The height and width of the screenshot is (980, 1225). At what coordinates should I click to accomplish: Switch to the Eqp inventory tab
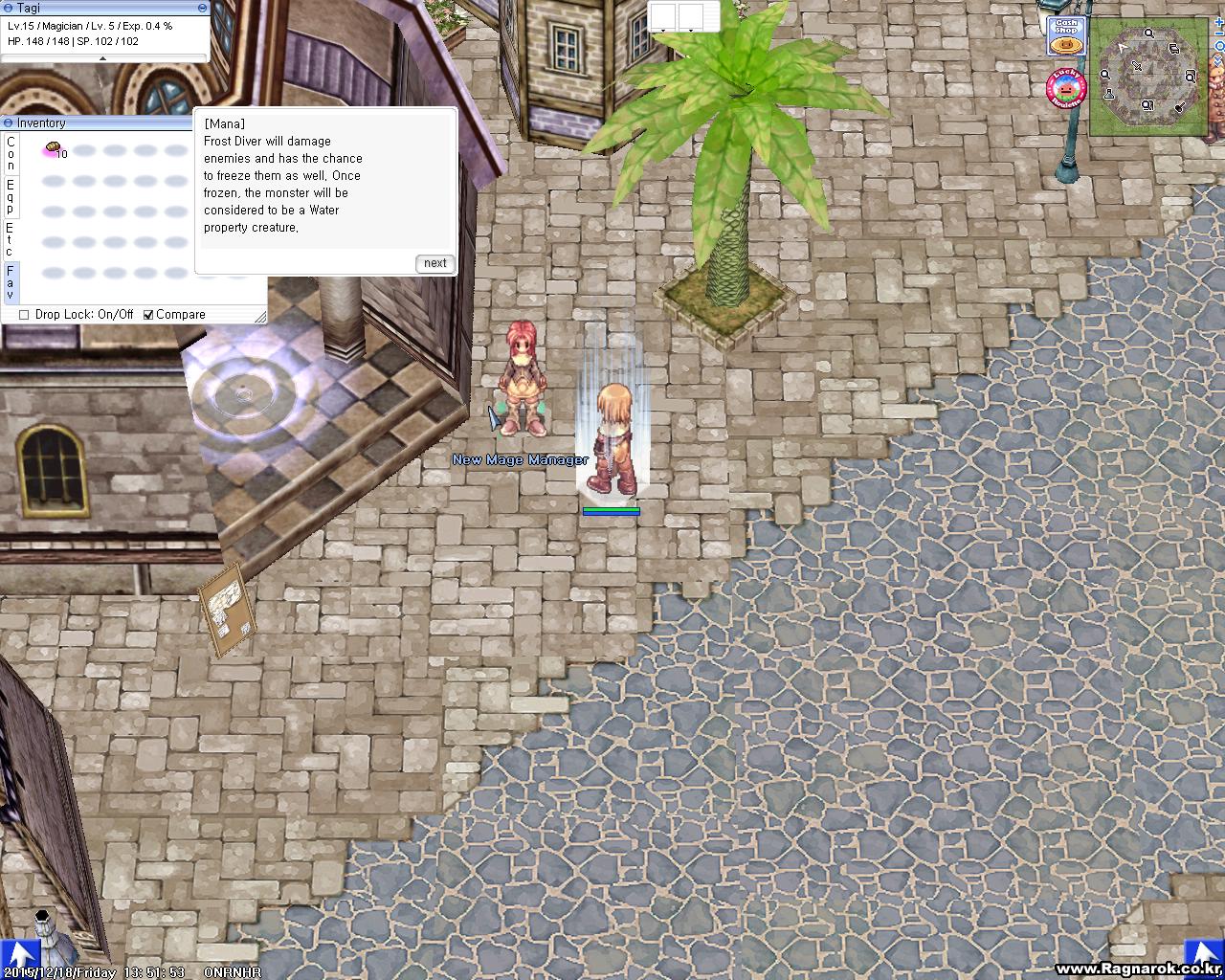coord(11,196)
